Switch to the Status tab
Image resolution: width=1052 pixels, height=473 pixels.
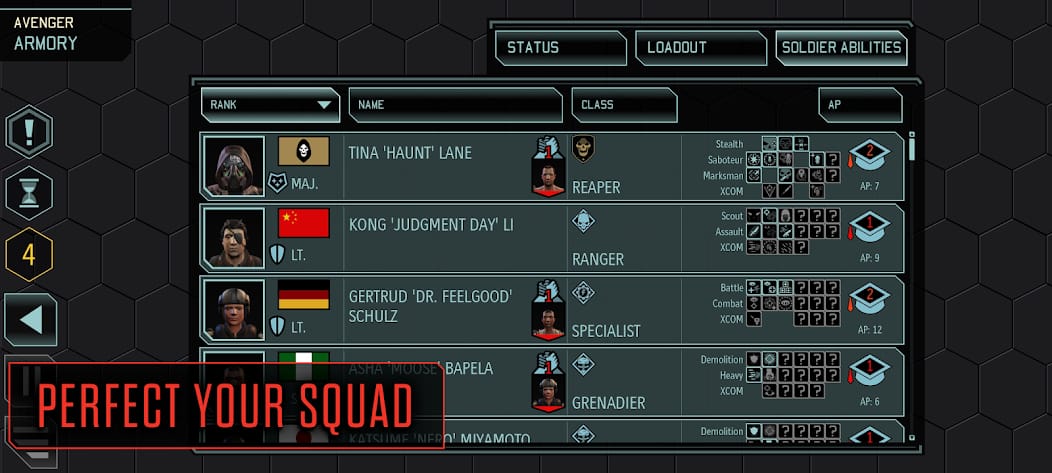[x=560, y=47]
